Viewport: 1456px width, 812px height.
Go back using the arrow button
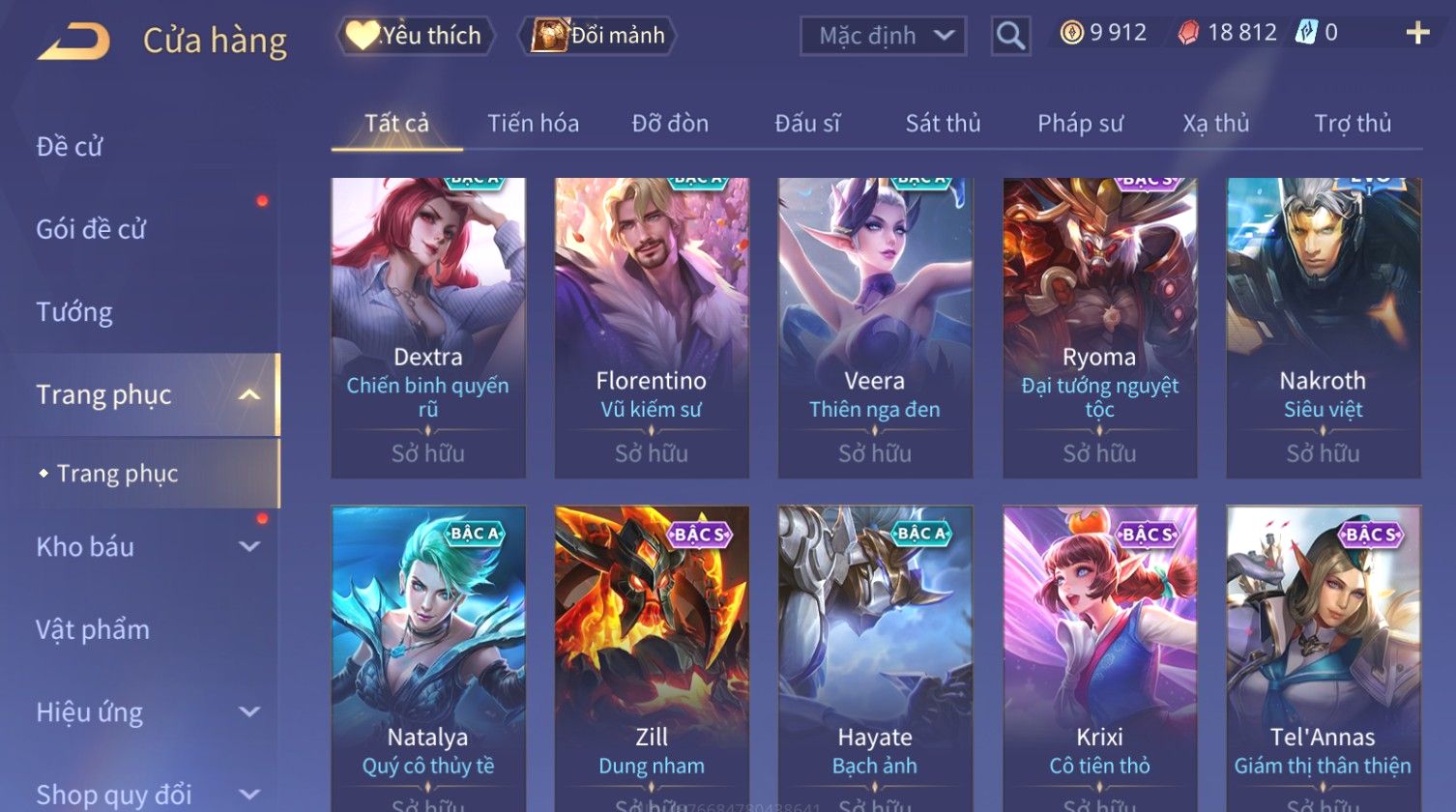pyautogui.click(x=73, y=42)
